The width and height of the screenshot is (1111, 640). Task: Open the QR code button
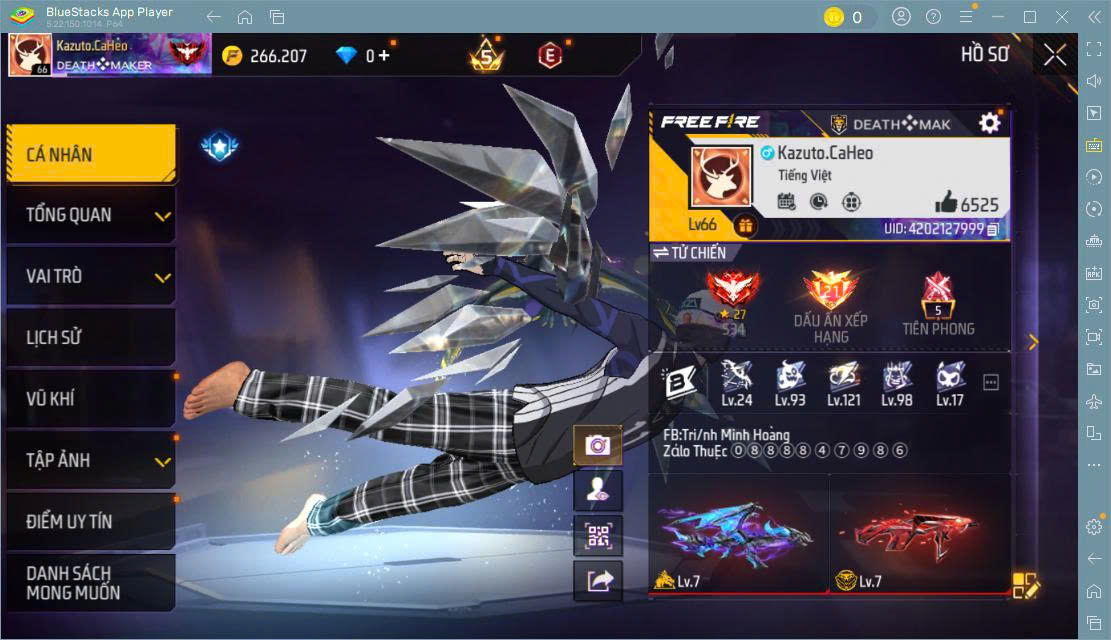pos(598,535)
